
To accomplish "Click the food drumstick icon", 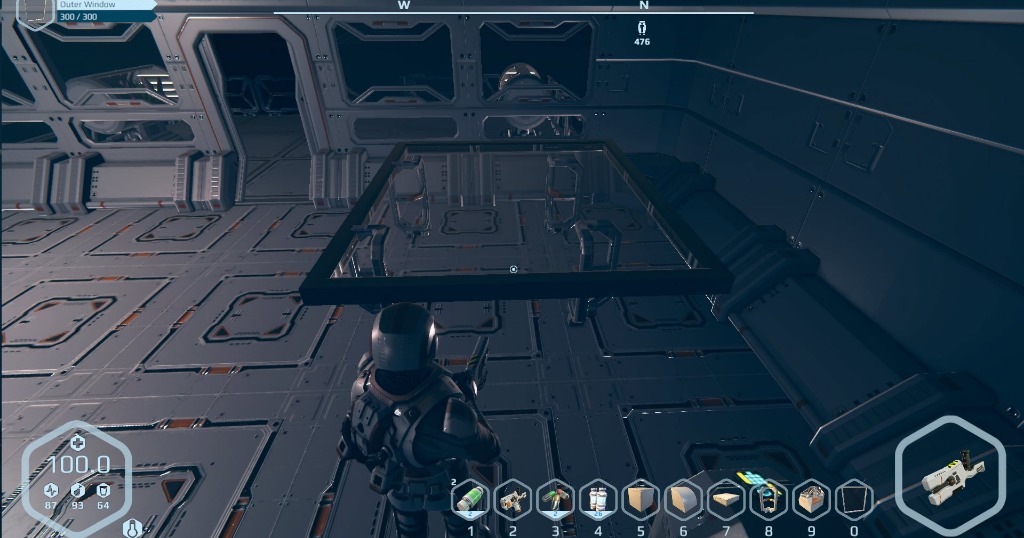I will (77, 490).
